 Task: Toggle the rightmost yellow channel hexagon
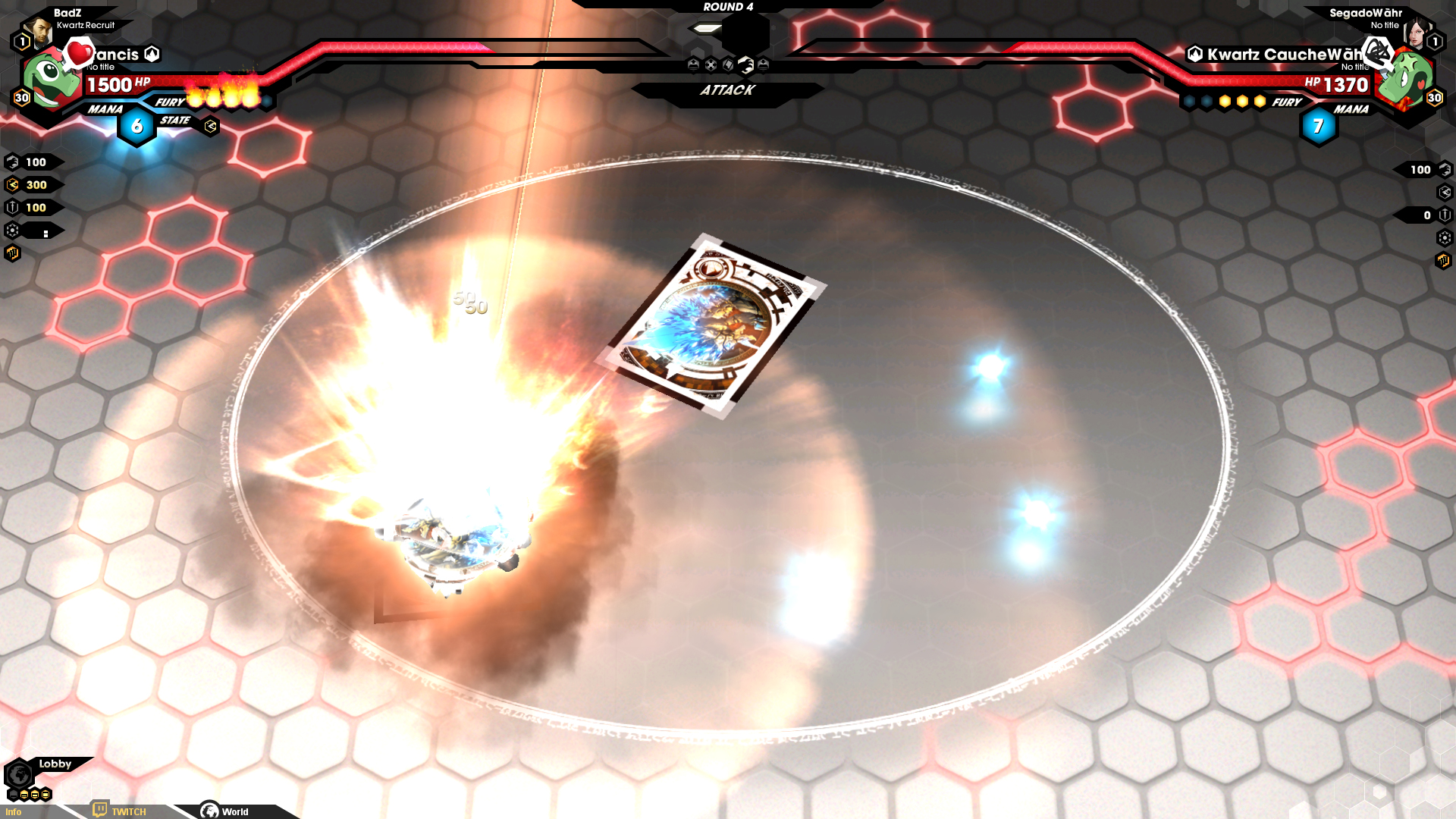[x=45, y=795]
